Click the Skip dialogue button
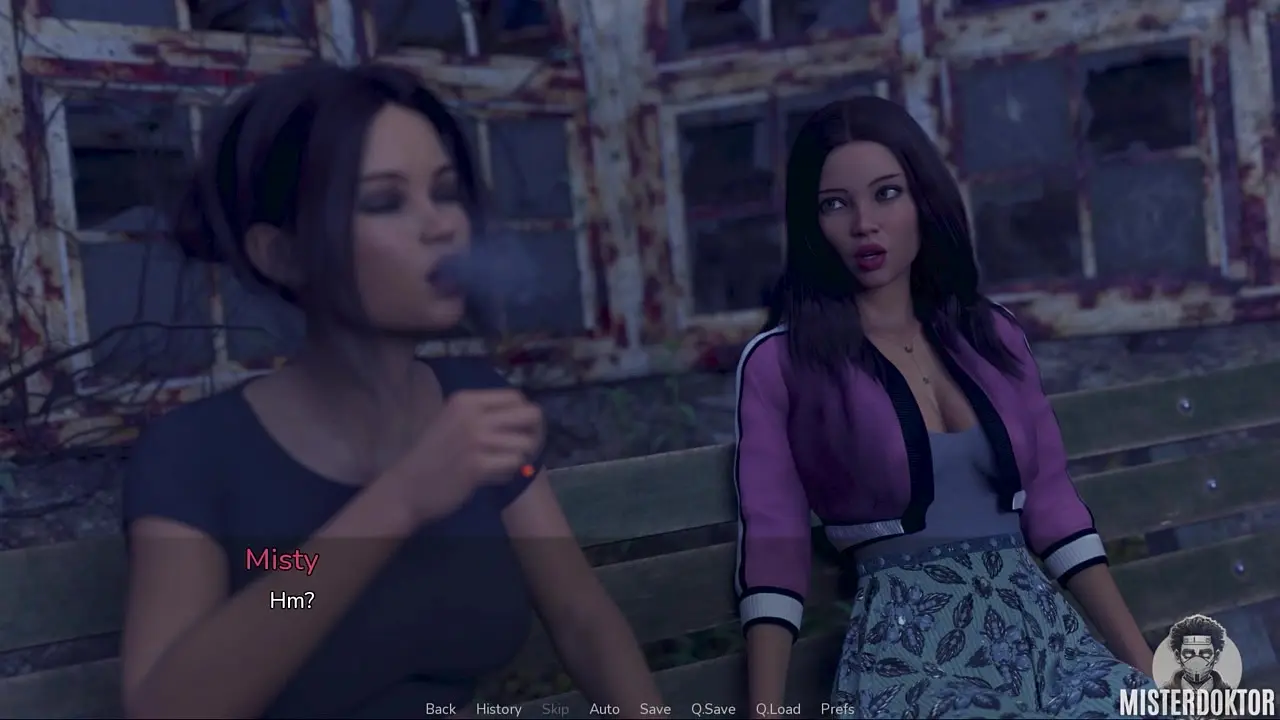The width and height of the screenshot is (1280, 720). 555,709
